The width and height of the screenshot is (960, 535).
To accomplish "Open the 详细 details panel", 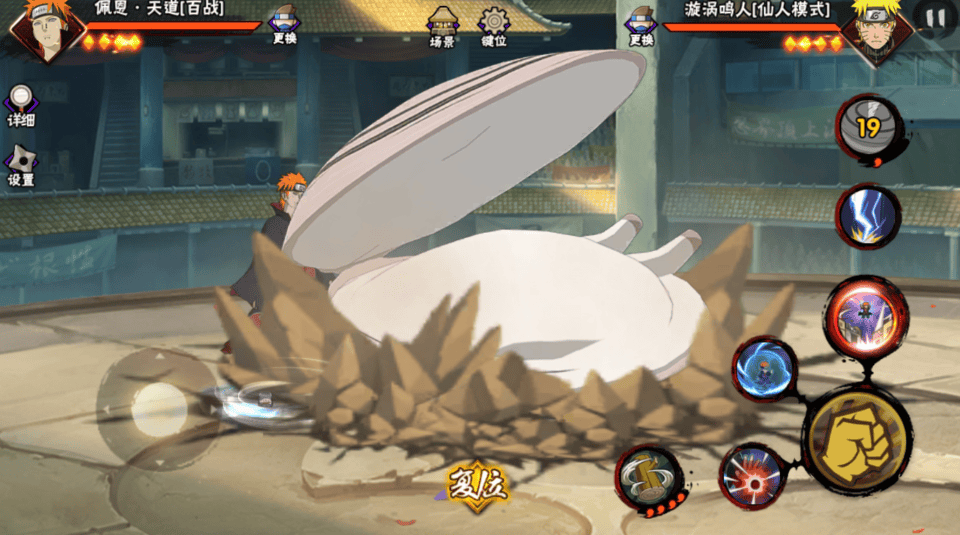I will [21, 105].
